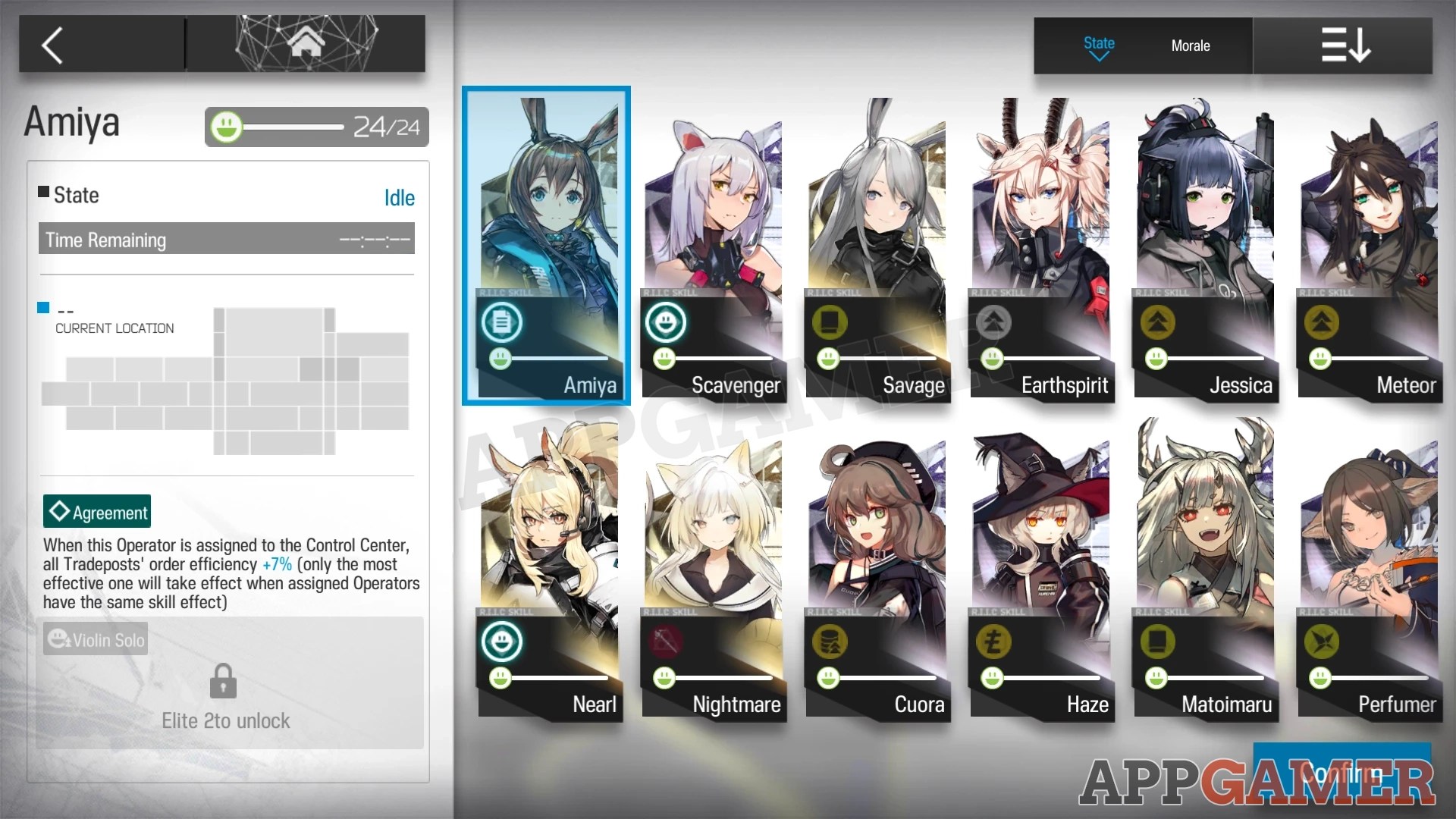Viewport: 1456px width, 819px height.
Task: Click the Violin Solo skill icon
Action: [x=59, y=639]
